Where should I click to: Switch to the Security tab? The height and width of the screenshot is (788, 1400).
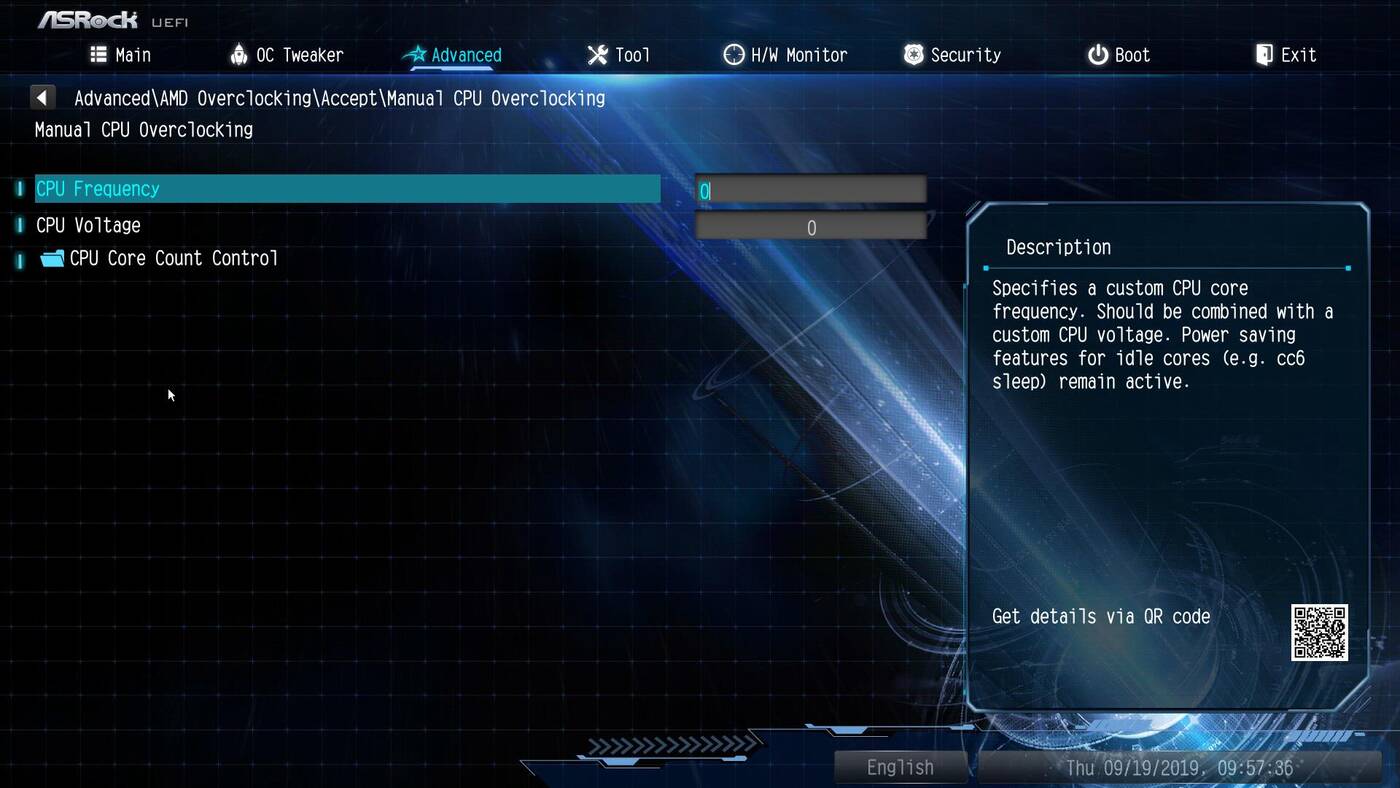[952, 55]
